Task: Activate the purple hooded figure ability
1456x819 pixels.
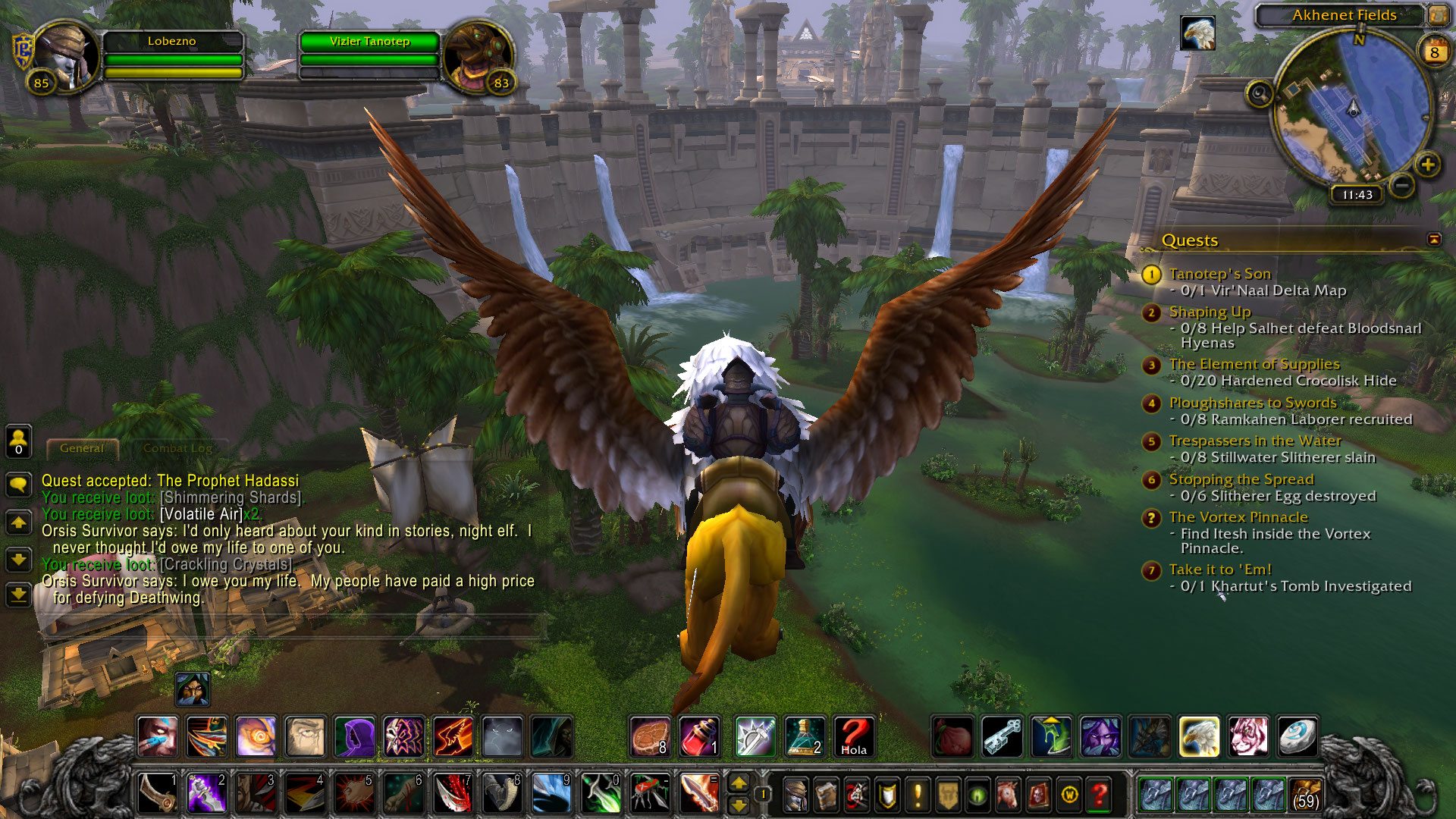Action: point(354,736)
